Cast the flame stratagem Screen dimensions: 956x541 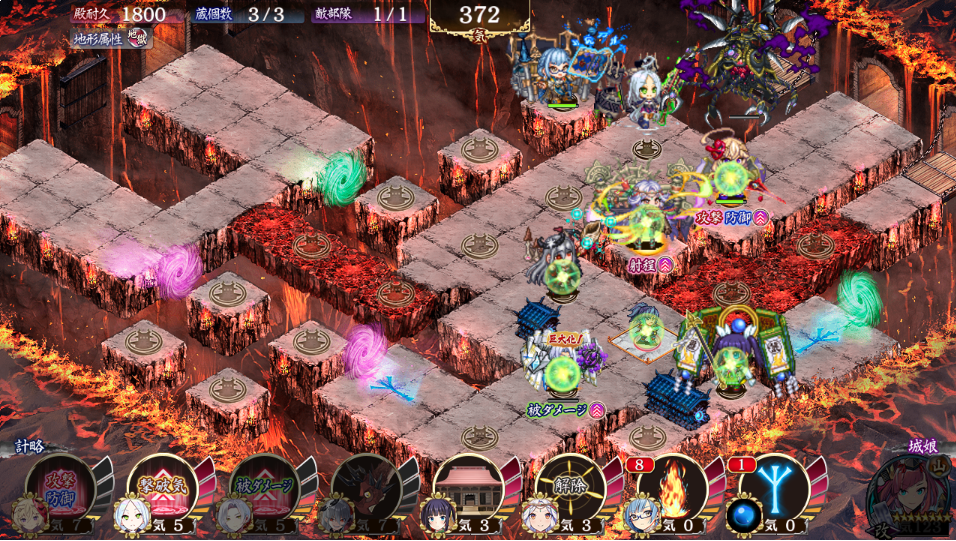pos(672,487)
